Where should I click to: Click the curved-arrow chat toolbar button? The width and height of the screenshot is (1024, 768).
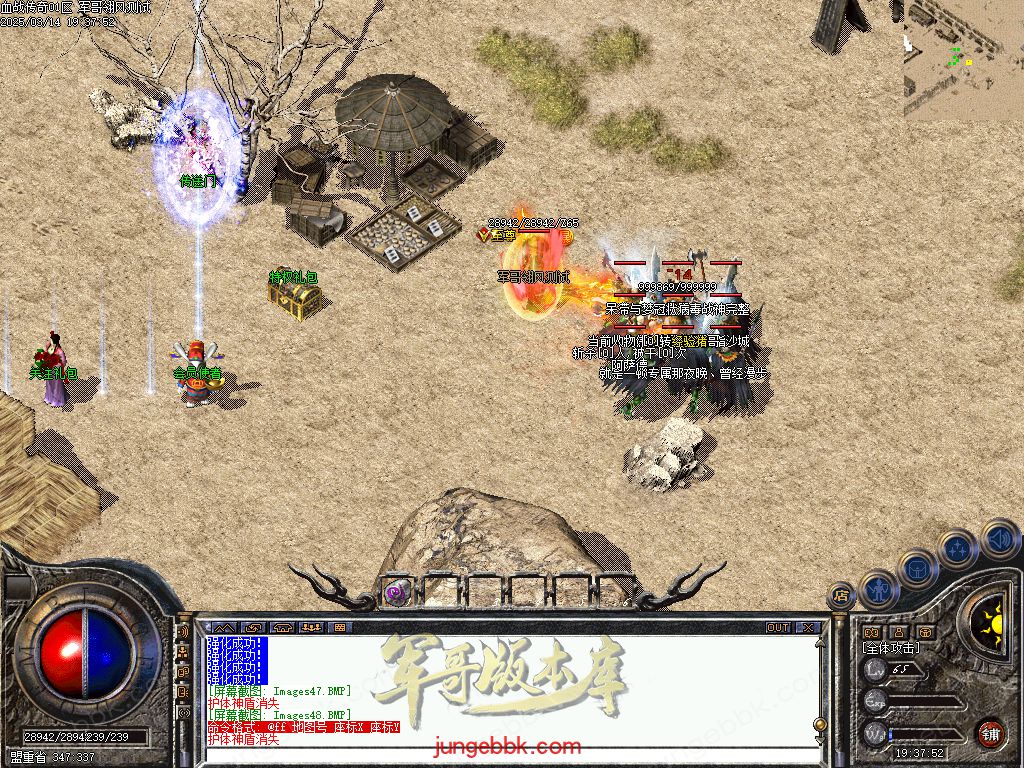[x=252, y=628]
